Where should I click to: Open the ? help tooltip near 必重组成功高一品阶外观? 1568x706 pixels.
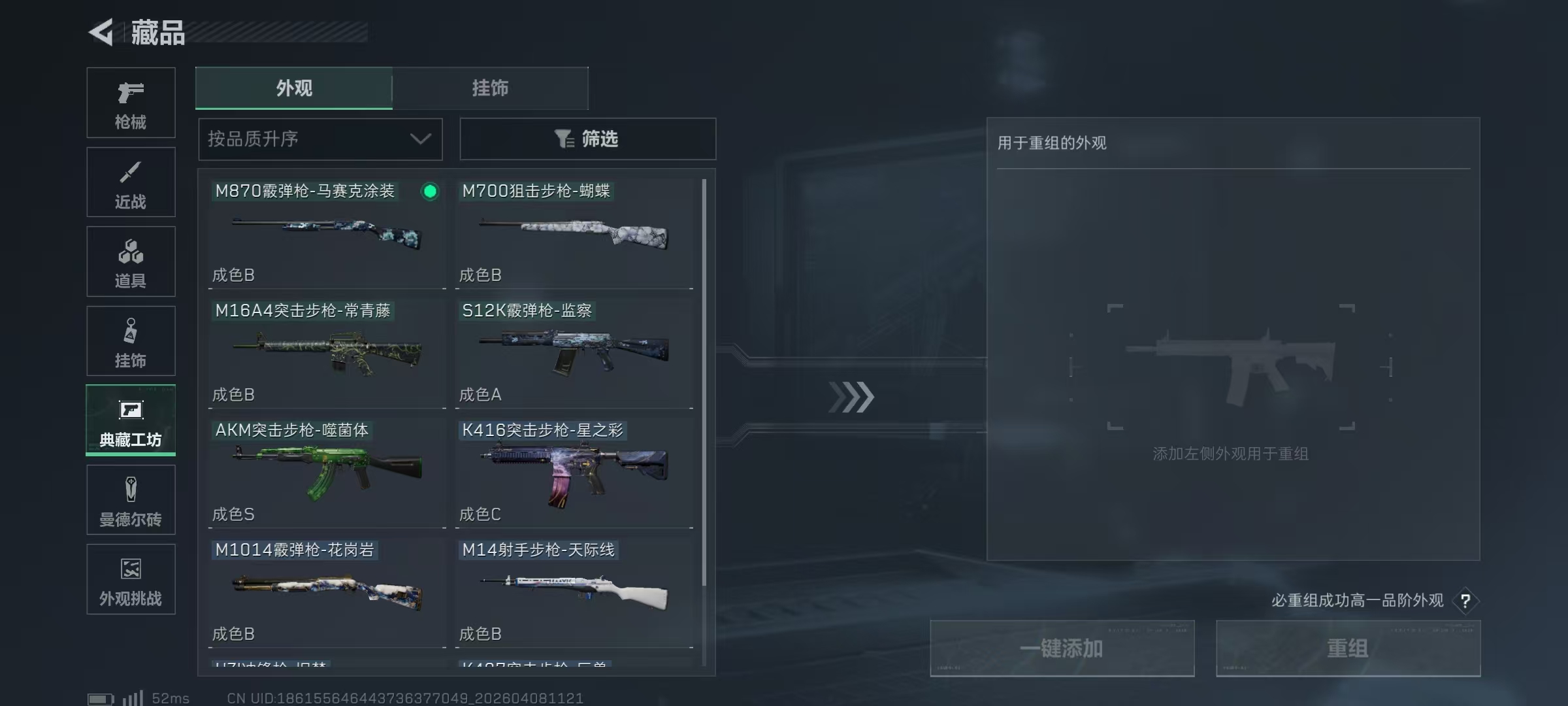point(1465,601)
